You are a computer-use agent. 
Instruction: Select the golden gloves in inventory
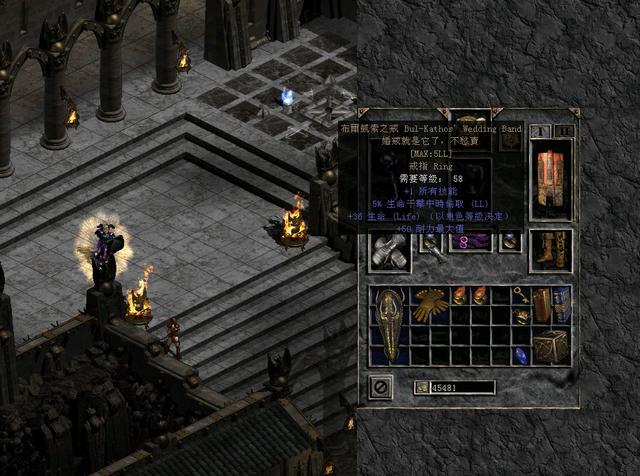(430, 305)
